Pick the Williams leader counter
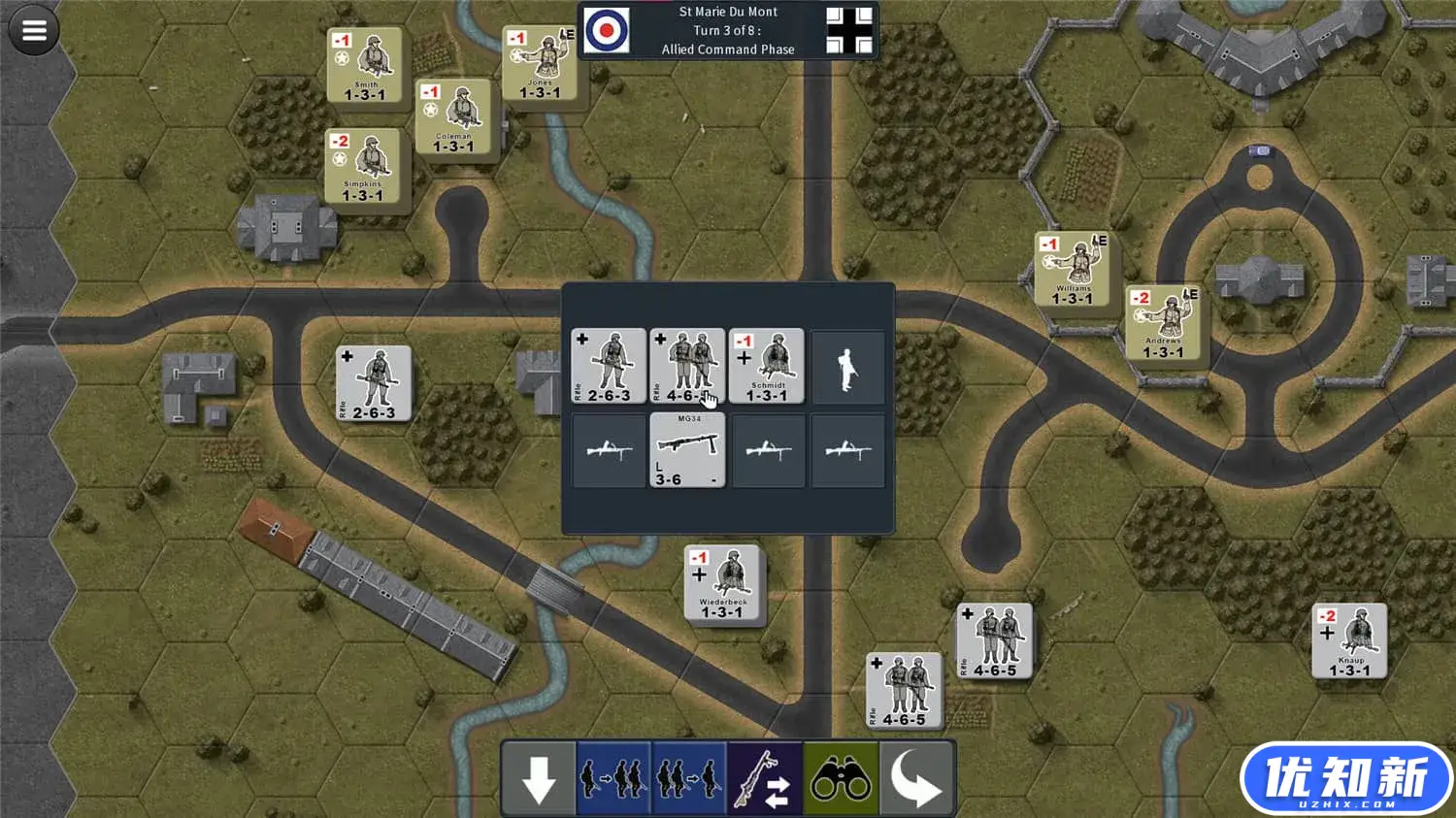The width and height of the screenshot is (1456, 818). (1073, 269)
